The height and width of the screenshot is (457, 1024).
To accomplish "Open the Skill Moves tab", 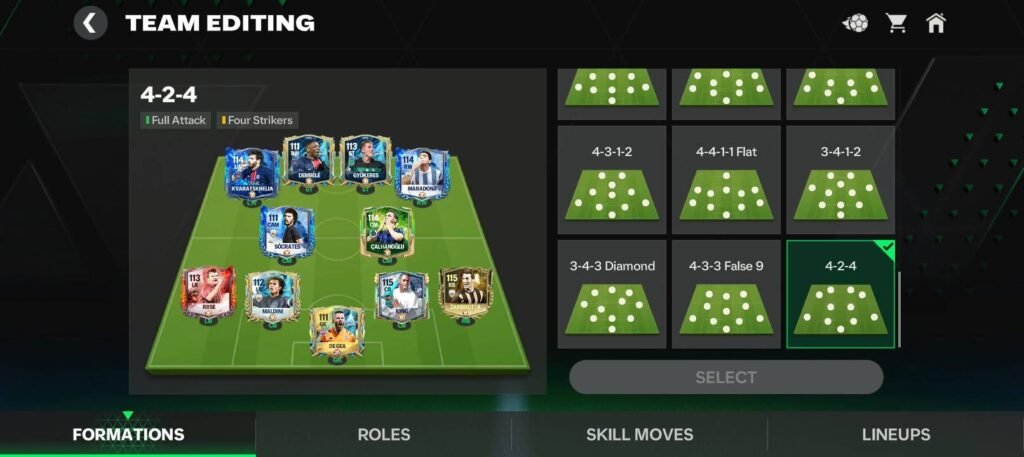I will click(x=639, y=435).
